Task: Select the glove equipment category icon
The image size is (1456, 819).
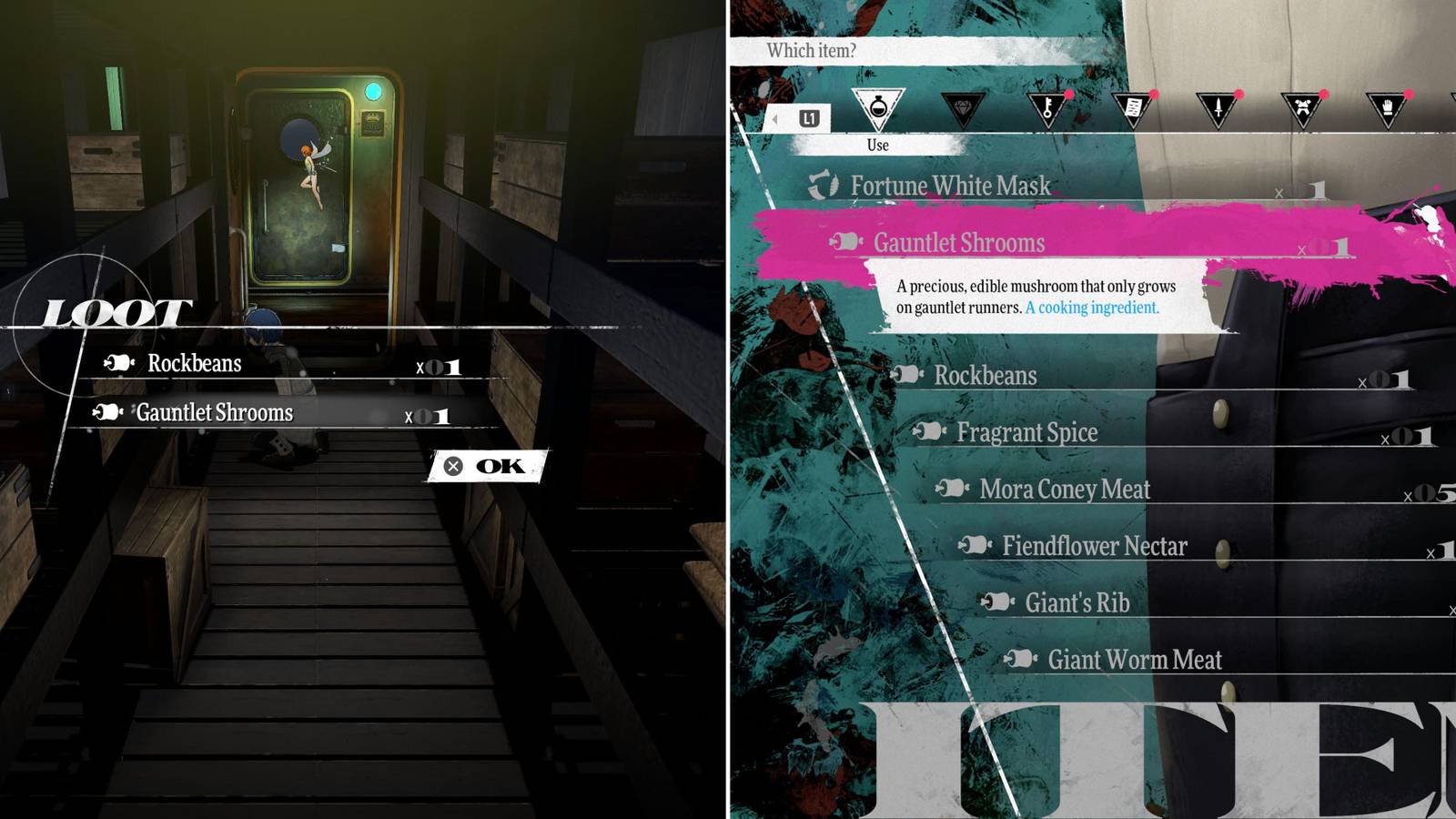Action: (1387, 109)
